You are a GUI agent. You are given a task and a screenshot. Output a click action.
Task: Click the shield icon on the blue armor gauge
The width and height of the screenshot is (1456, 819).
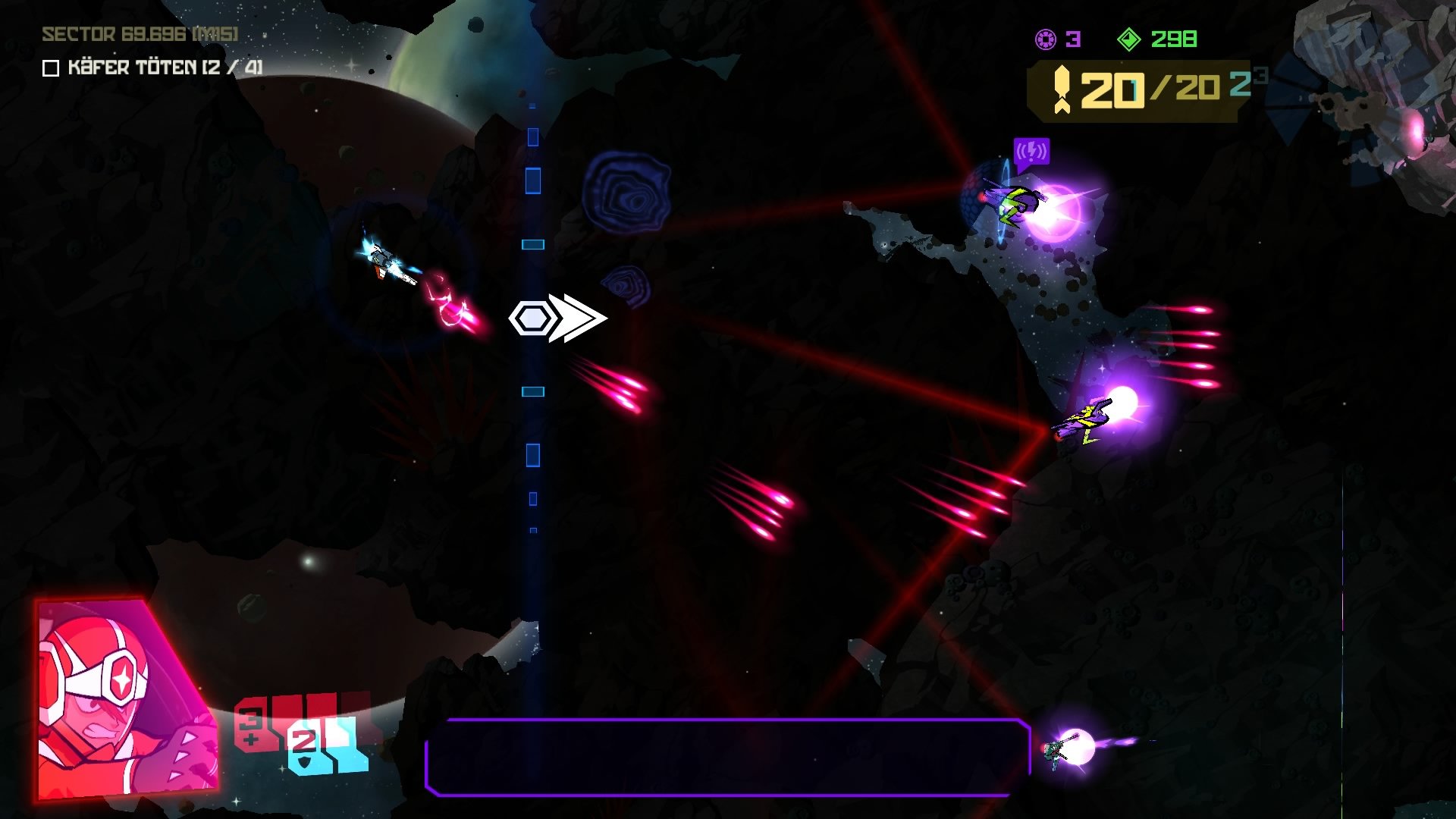tap(303, 763)
